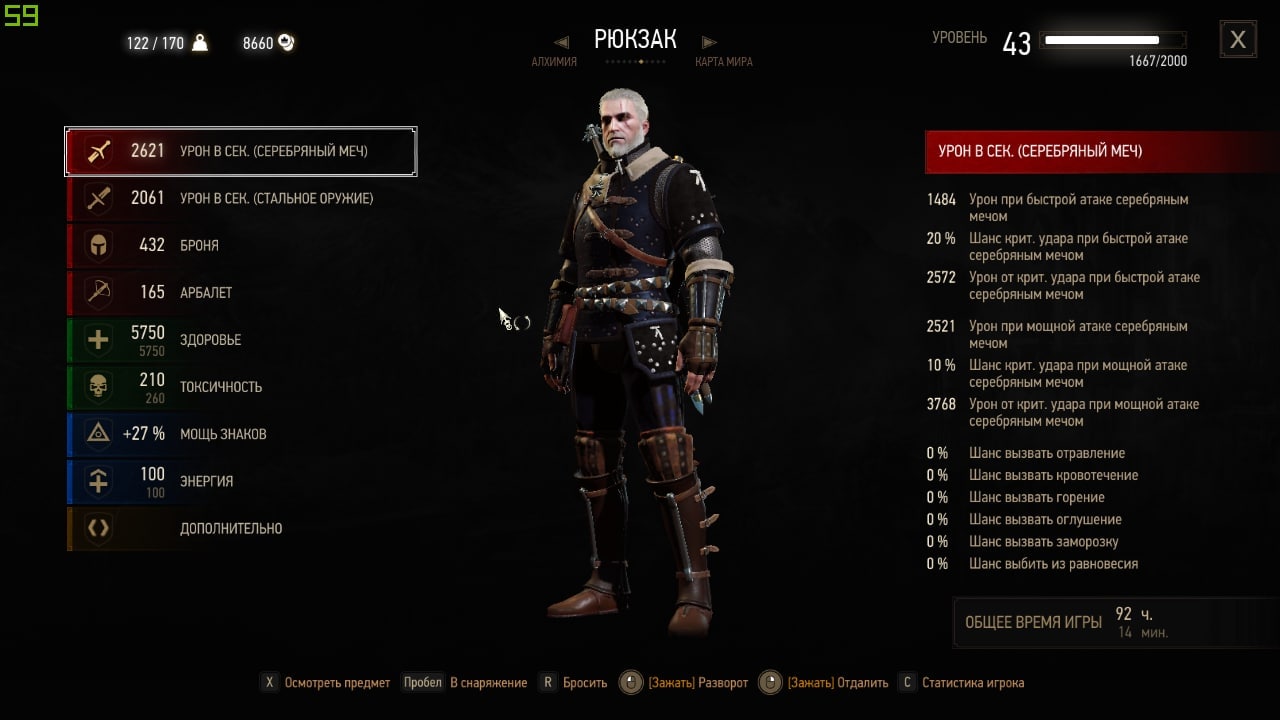
Task: Select the steel weapon damage stat row
Action: pos(241,199)
